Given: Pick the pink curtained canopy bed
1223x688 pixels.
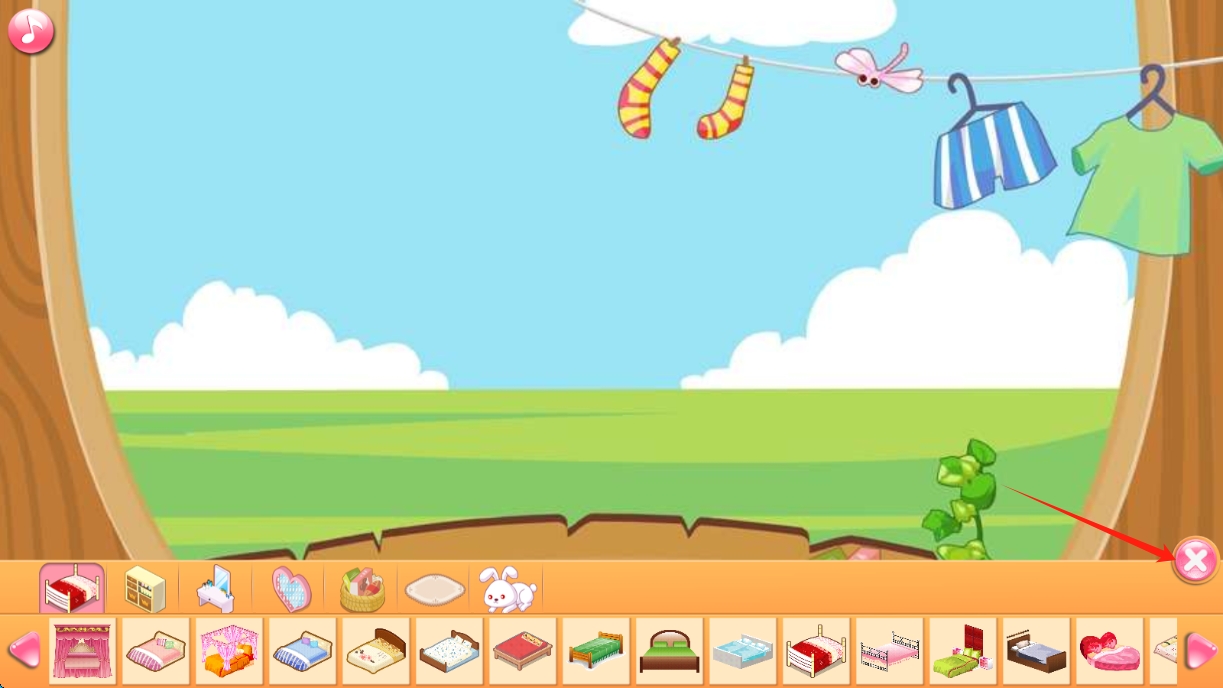Looking at the screenshot, I should click(83, 651).
